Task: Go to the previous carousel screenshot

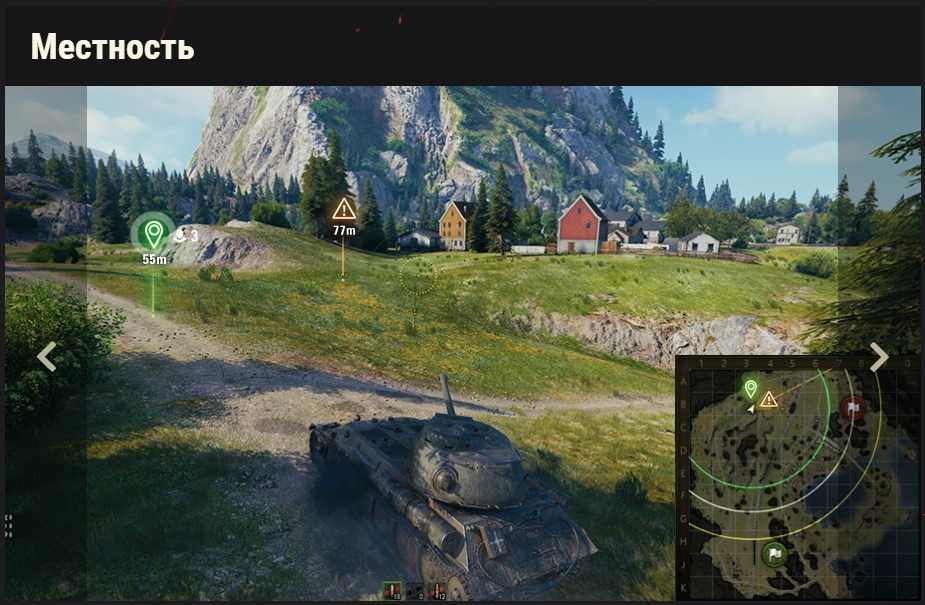Action: (x=46, y=357)
